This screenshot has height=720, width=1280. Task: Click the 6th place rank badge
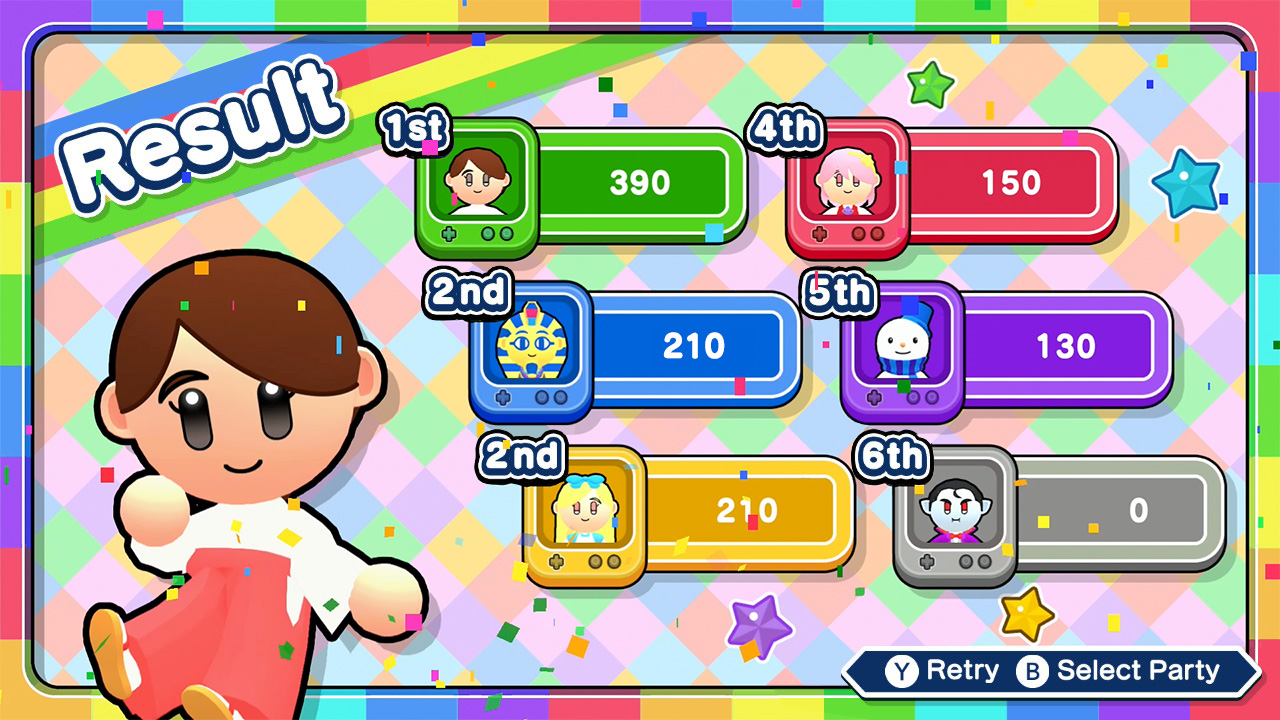pyautogui.click(x=893, y=457)
